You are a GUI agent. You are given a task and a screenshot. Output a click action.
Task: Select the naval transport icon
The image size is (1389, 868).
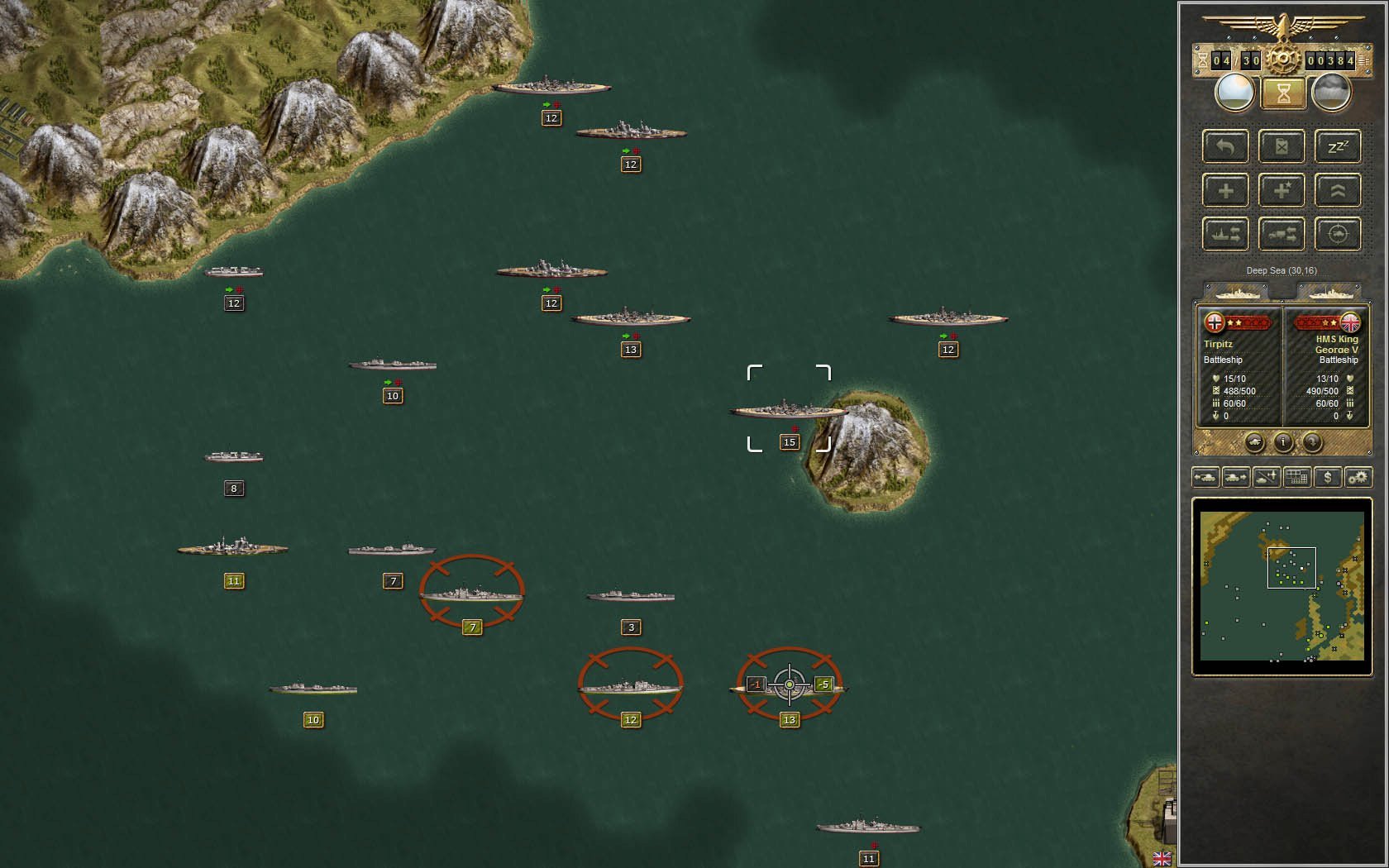1225,233
